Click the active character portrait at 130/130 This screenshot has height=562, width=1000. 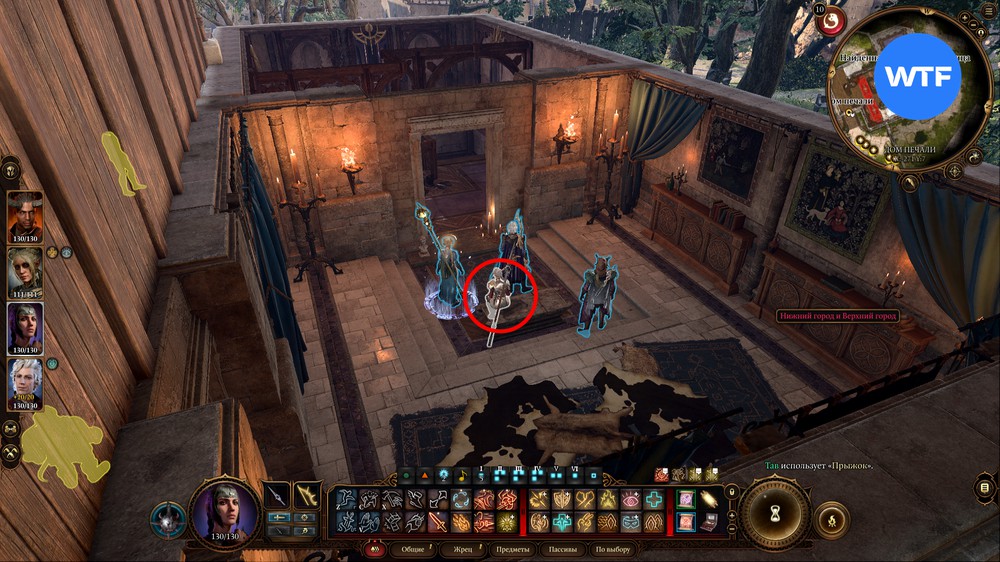pyautogui.click(x=225, y=510)
